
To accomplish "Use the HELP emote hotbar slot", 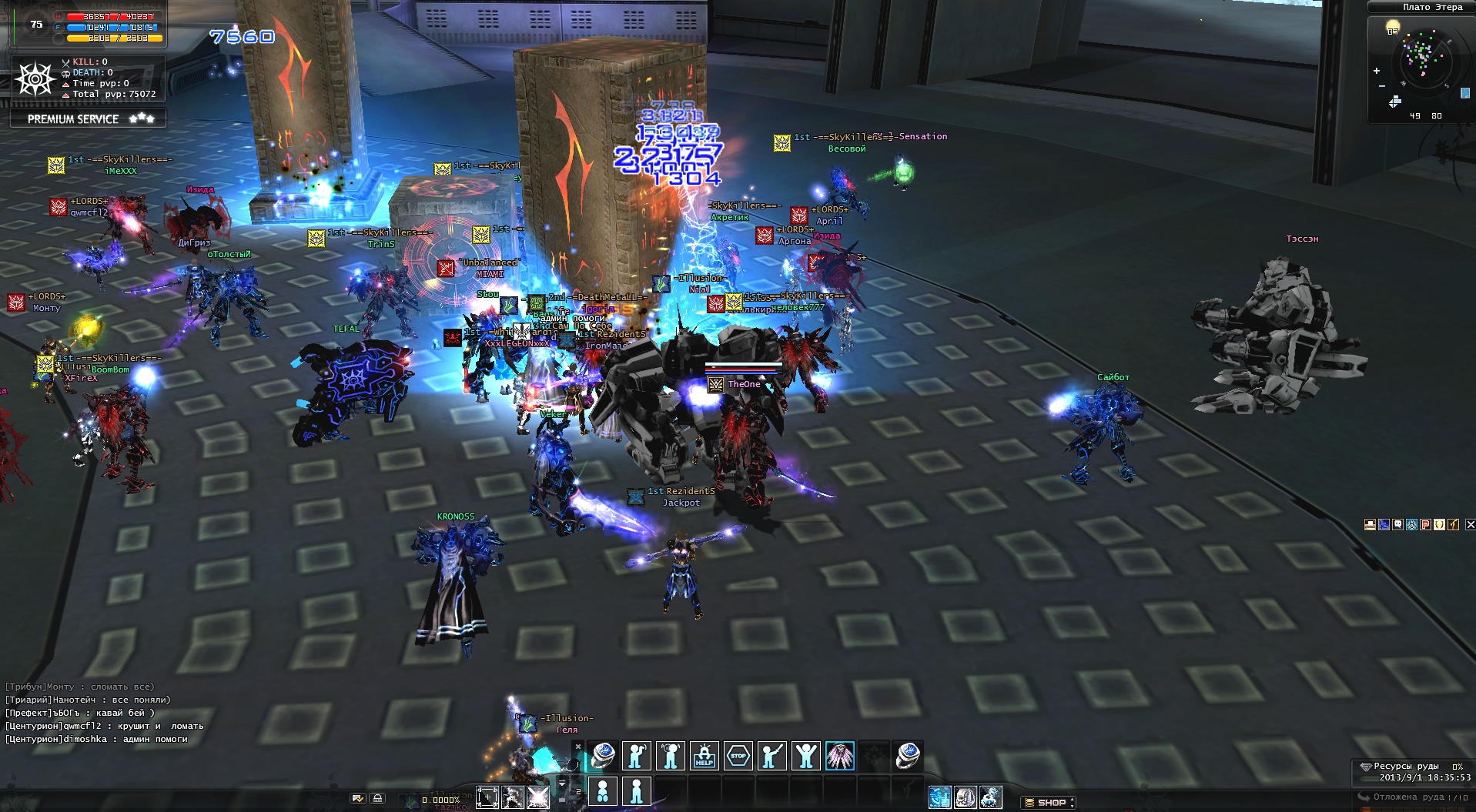I will click(704, 756).
